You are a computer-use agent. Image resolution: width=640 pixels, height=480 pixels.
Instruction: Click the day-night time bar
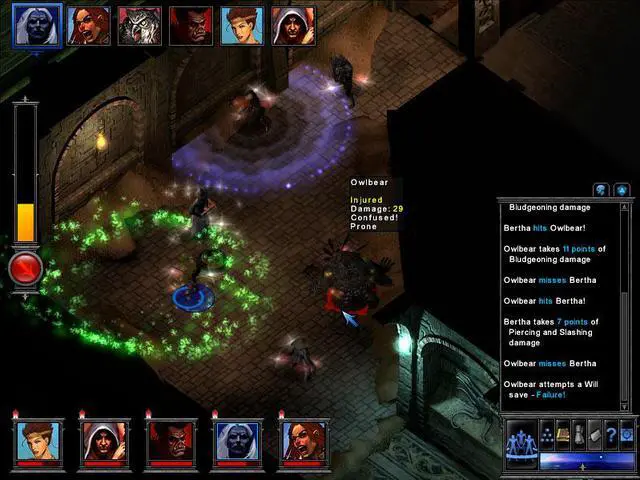point(584,462)
